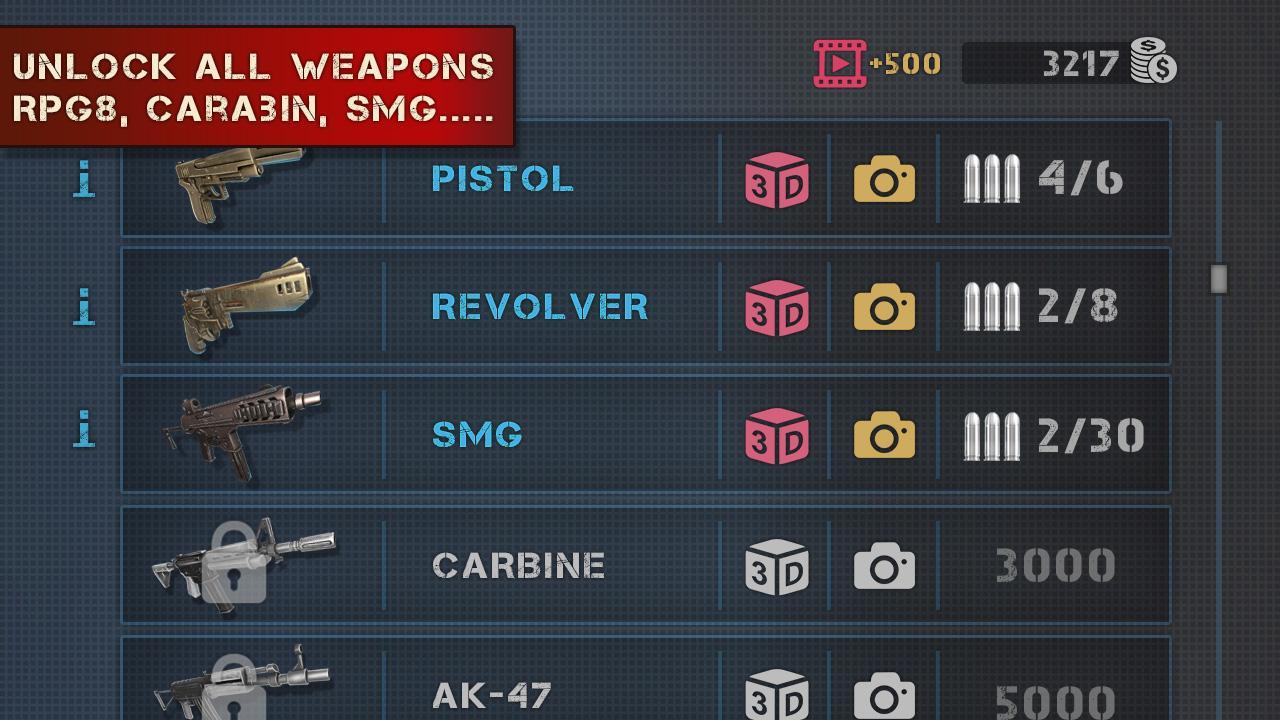
Task: Click the scrollbar on the right edge
Action: pos(1218,277)
